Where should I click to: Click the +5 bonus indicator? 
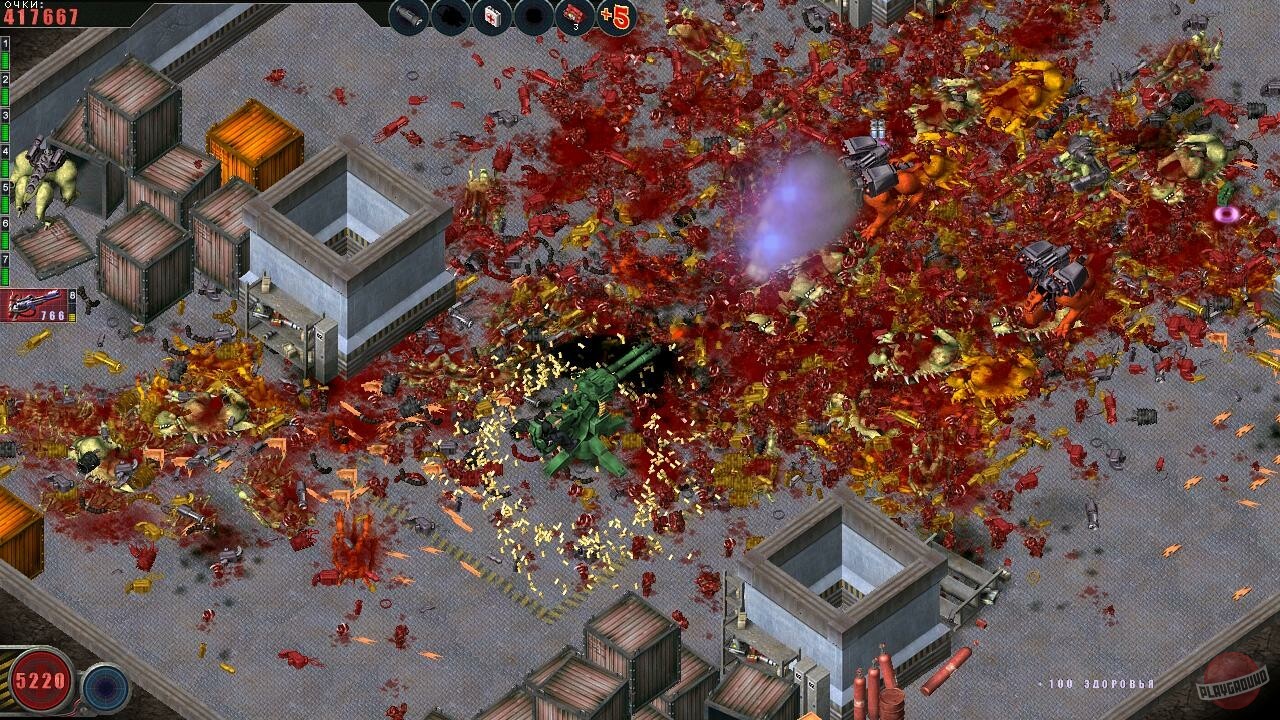point(616,16)
